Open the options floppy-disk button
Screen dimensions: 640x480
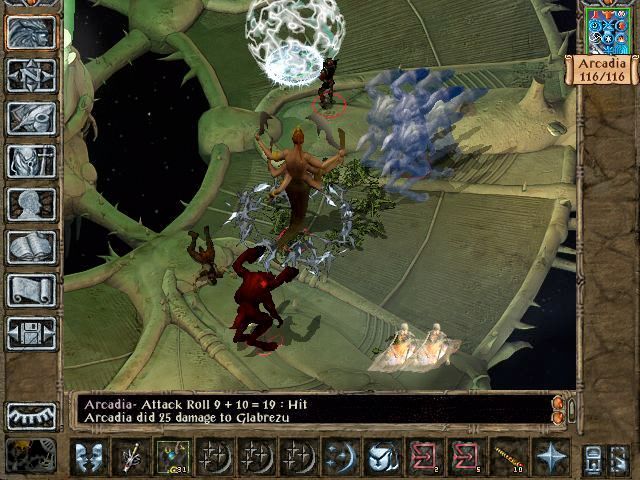tap(31, 333)
